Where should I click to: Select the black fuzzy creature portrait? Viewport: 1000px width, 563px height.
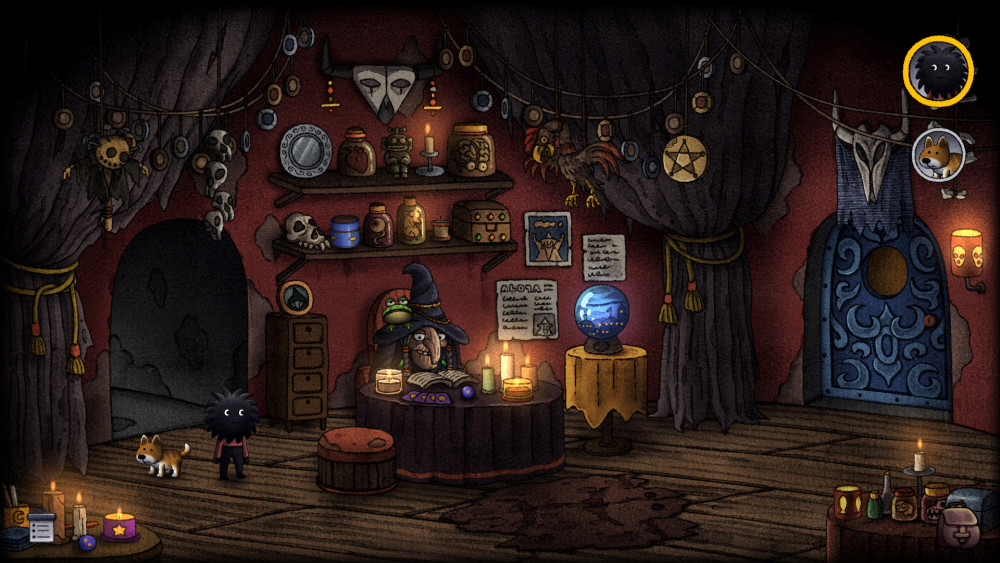[938, 69]
